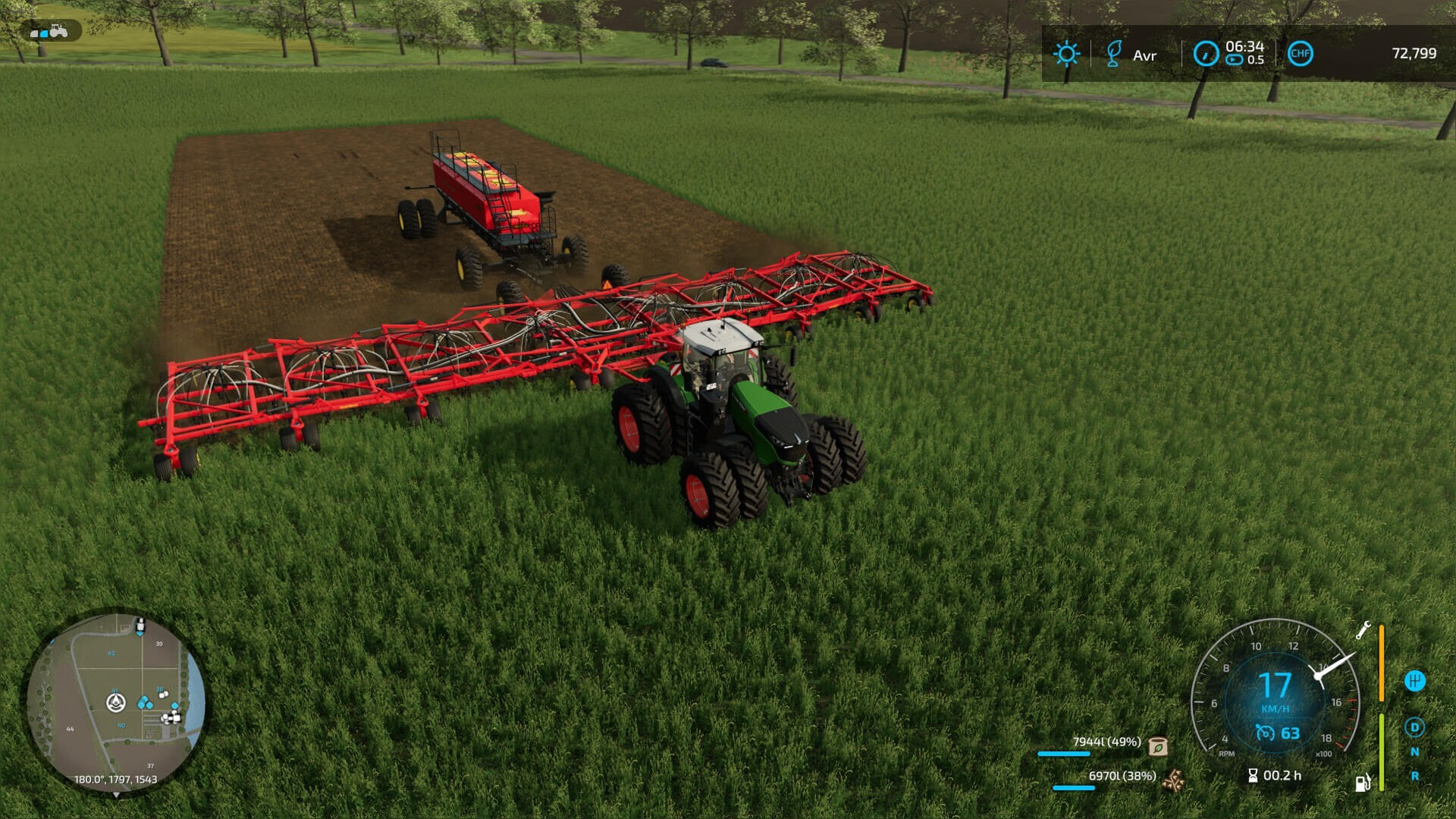The width and height of the screenshot is (1456, 819).
Task: Click the fuel pump icon
Action: [1363, 783]
